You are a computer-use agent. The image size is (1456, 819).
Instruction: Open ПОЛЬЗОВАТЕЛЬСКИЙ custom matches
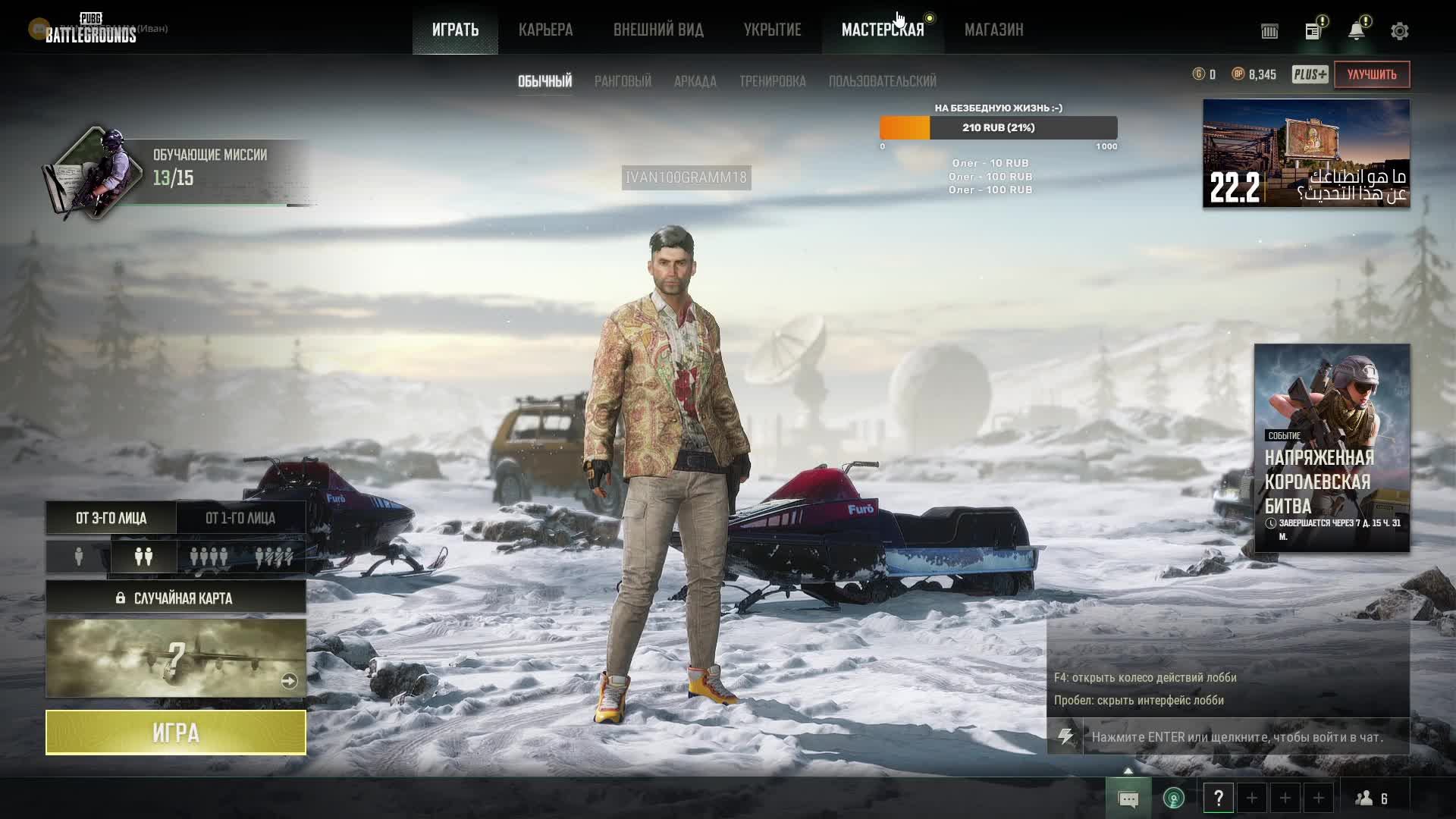pos(882,81)
